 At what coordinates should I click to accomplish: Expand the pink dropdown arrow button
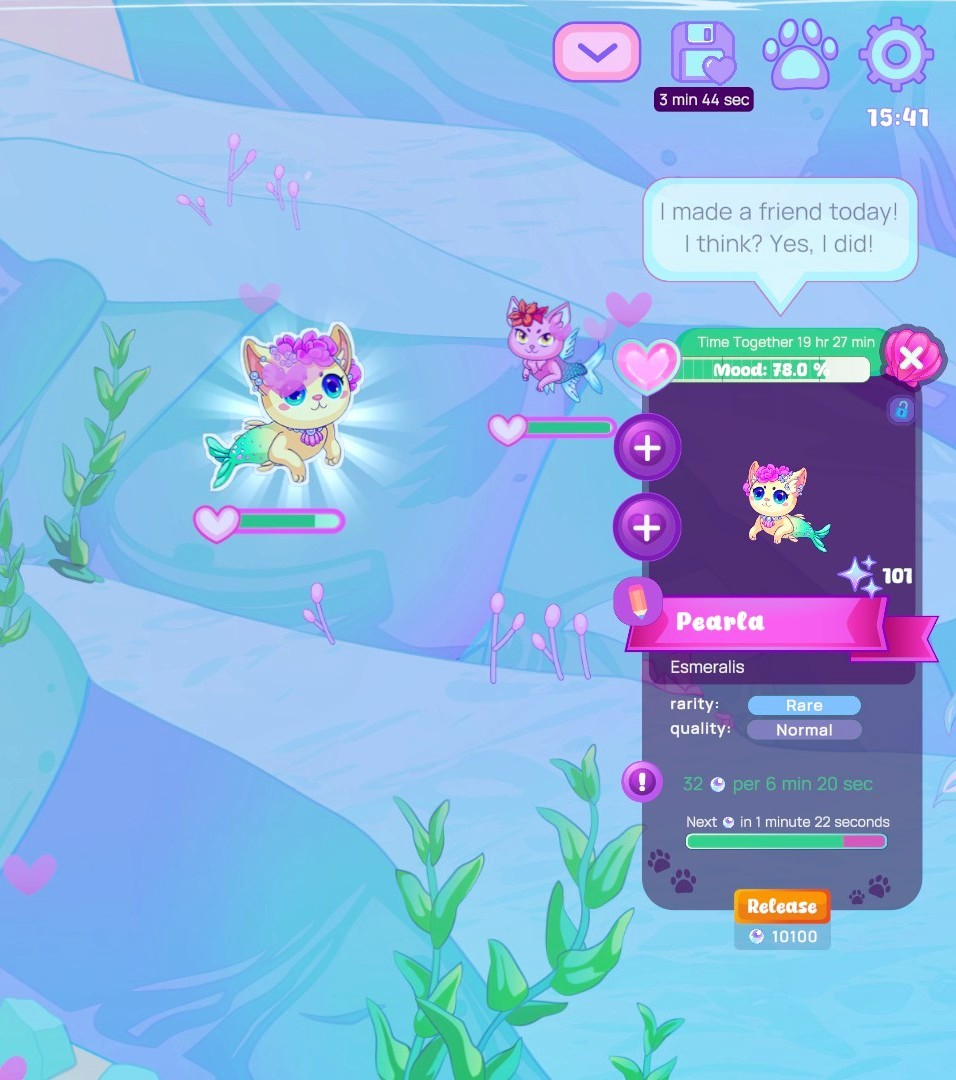point(597,52)
